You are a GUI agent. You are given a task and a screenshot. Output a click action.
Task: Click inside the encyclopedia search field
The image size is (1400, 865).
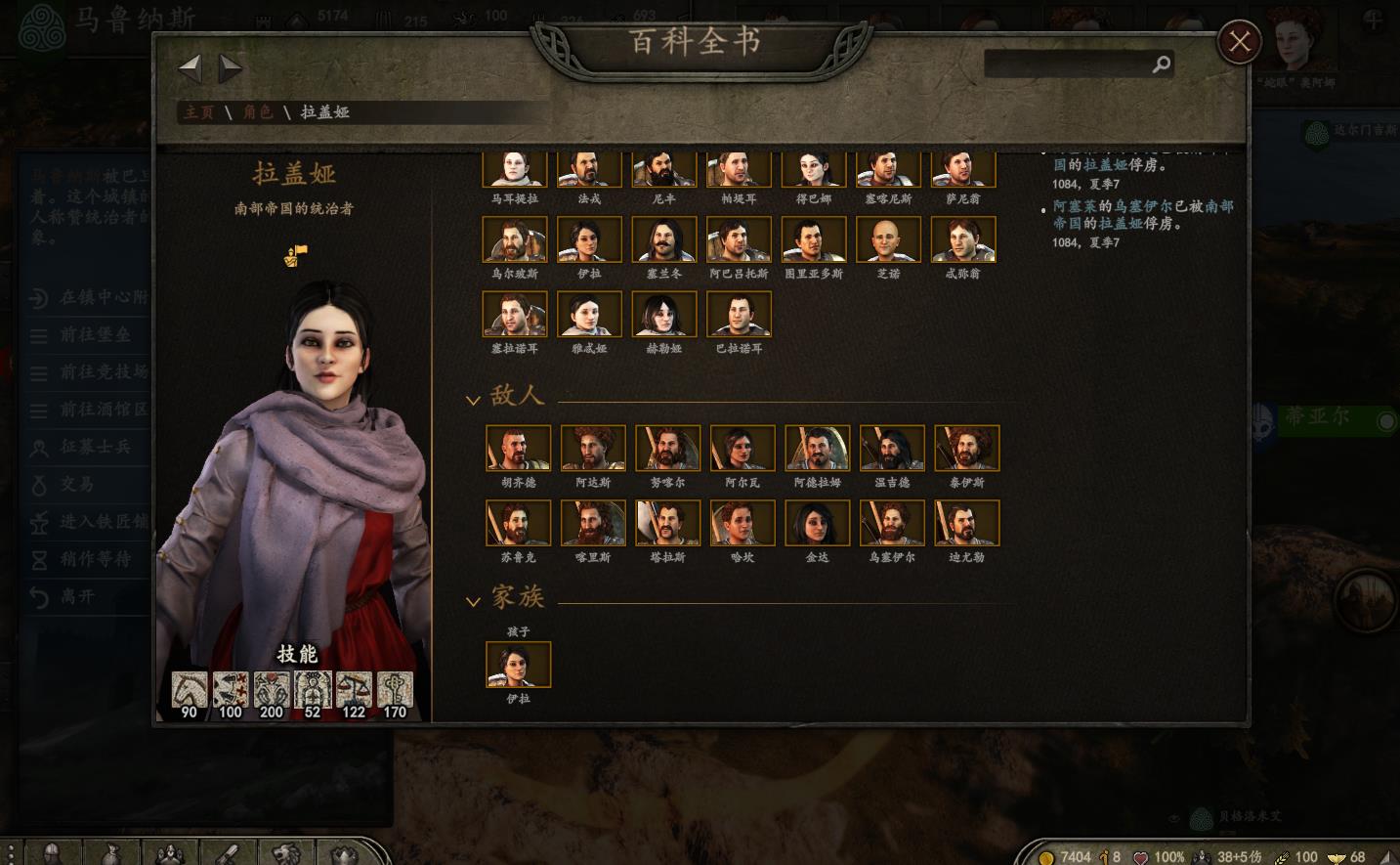pyautogui.click(x=1065, y=64)
